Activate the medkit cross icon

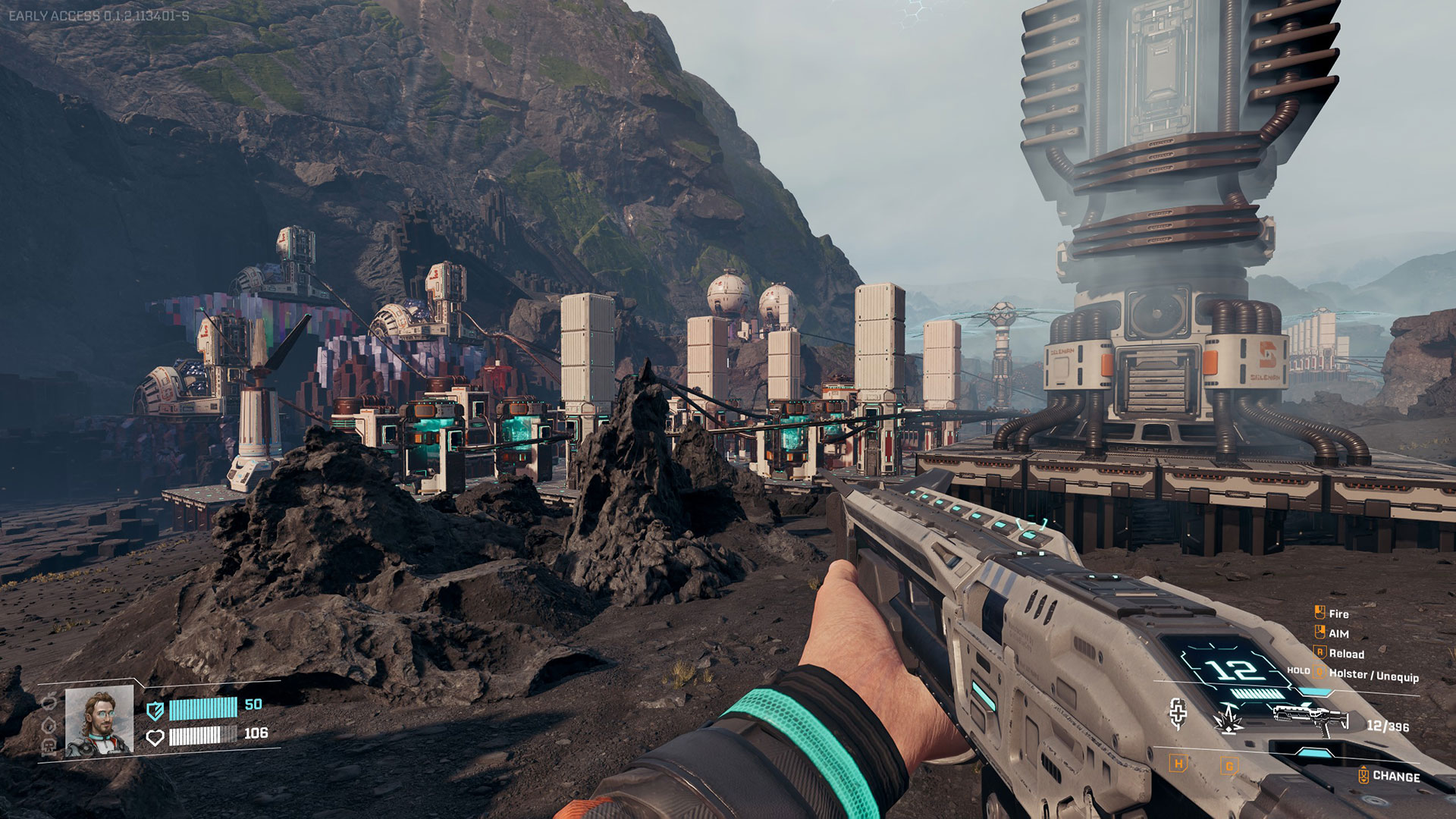[x=1178, y=713]
